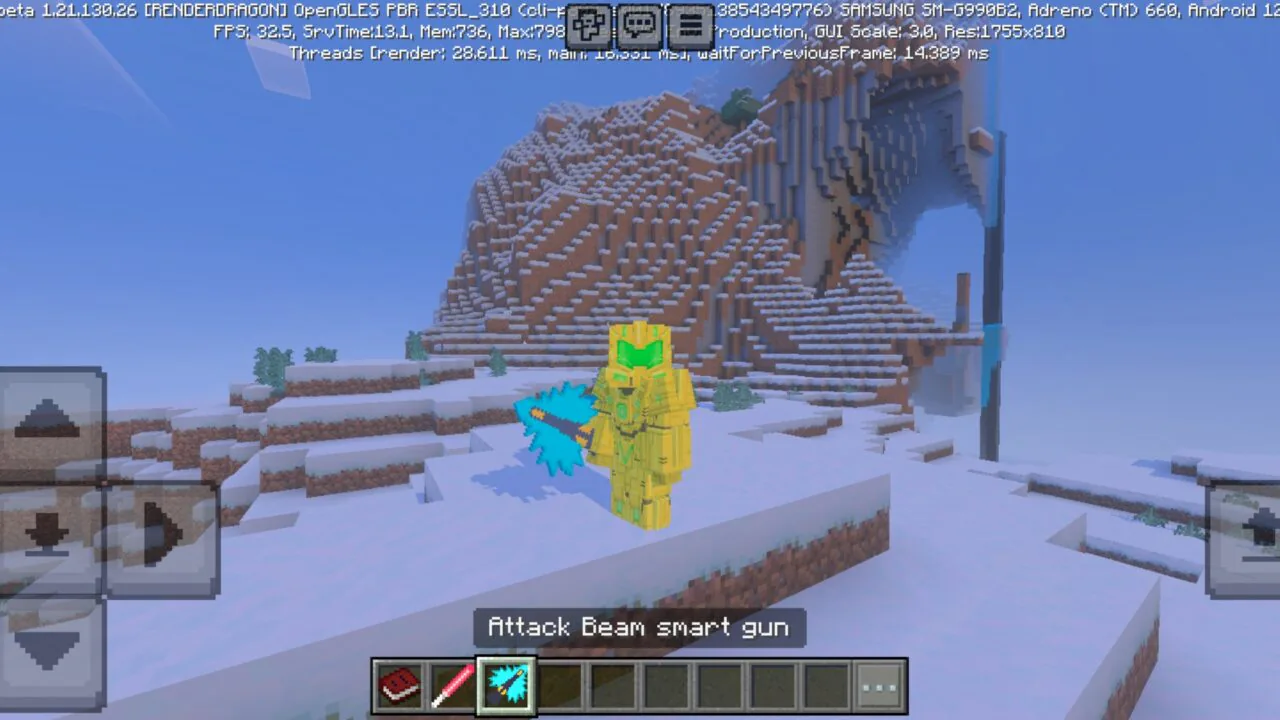This screenshot has height=720, width=1280.
Task: Select the Attack Beam smart gun slot
Action: click(506, 684)
